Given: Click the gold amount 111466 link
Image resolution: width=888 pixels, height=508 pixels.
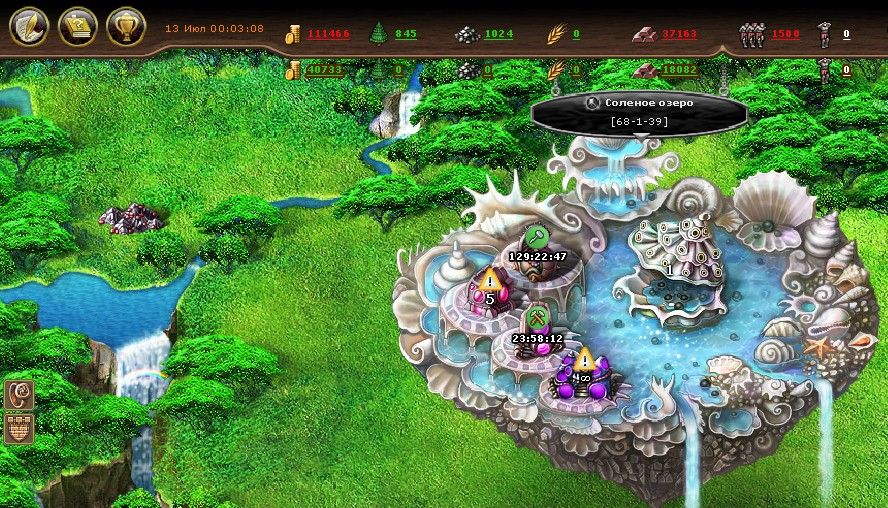Looking at the screenshot, I should (328, 34).
